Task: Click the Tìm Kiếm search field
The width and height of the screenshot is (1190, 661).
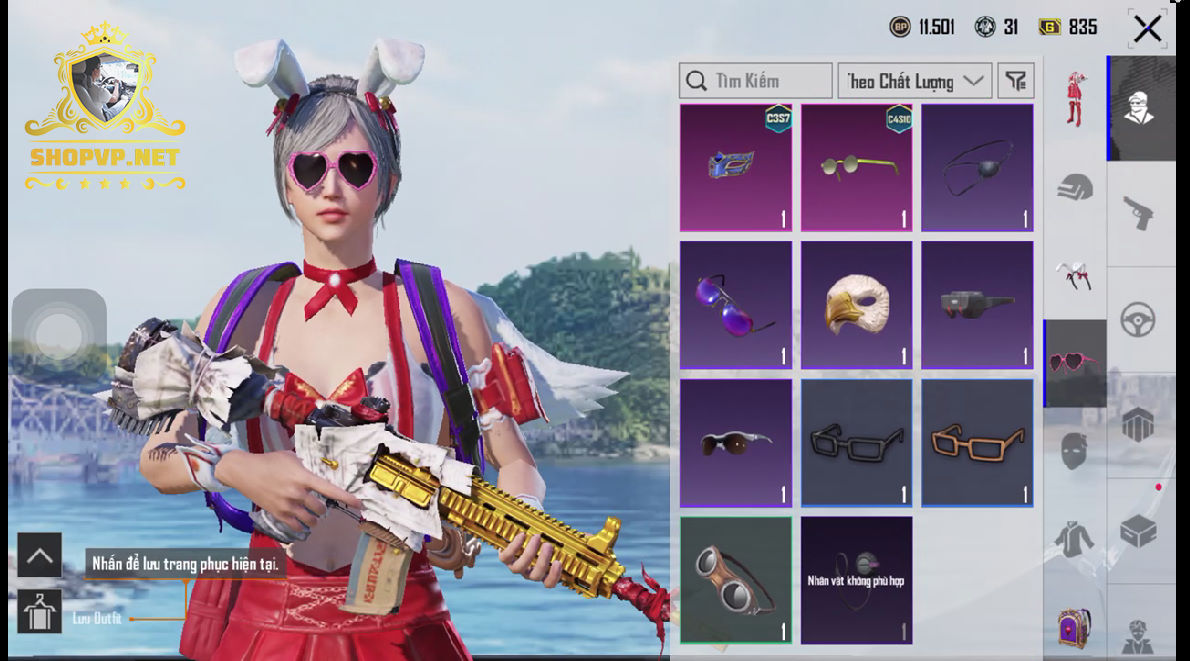Action: (x=756, y=81)
